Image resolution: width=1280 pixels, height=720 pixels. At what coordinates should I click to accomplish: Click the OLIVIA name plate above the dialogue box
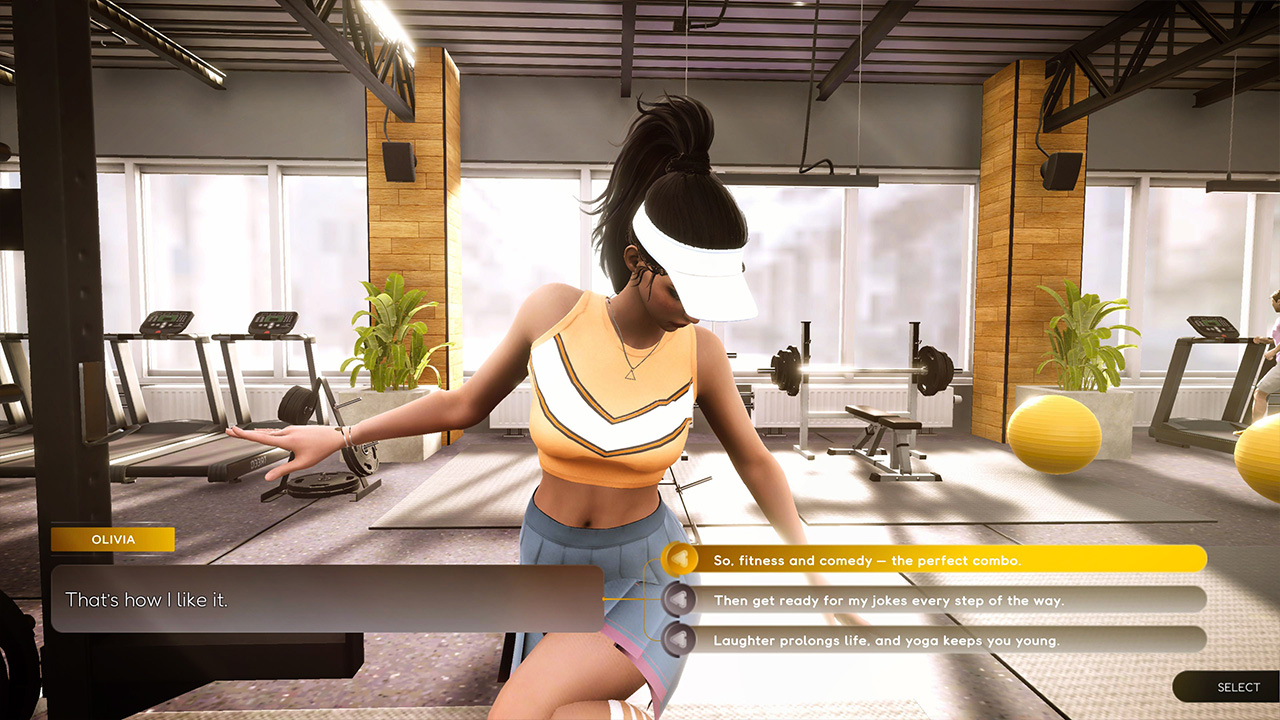113,540
